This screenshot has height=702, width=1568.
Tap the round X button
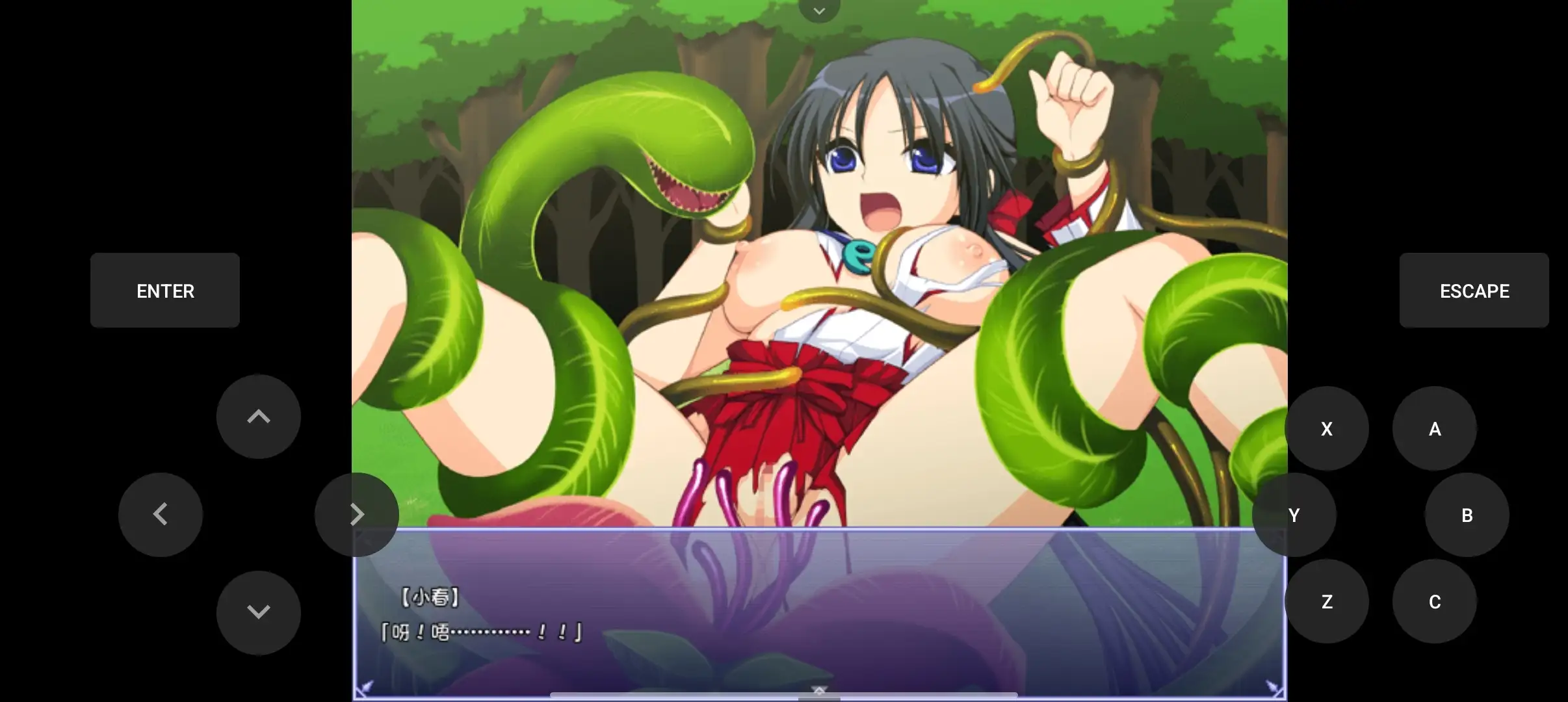(1327, 428)
